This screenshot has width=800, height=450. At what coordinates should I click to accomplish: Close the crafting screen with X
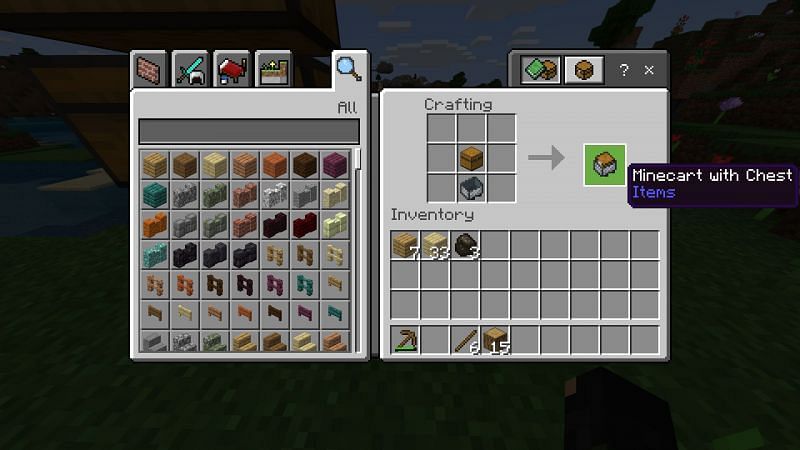pyautogui.click(x=649, y=70)
